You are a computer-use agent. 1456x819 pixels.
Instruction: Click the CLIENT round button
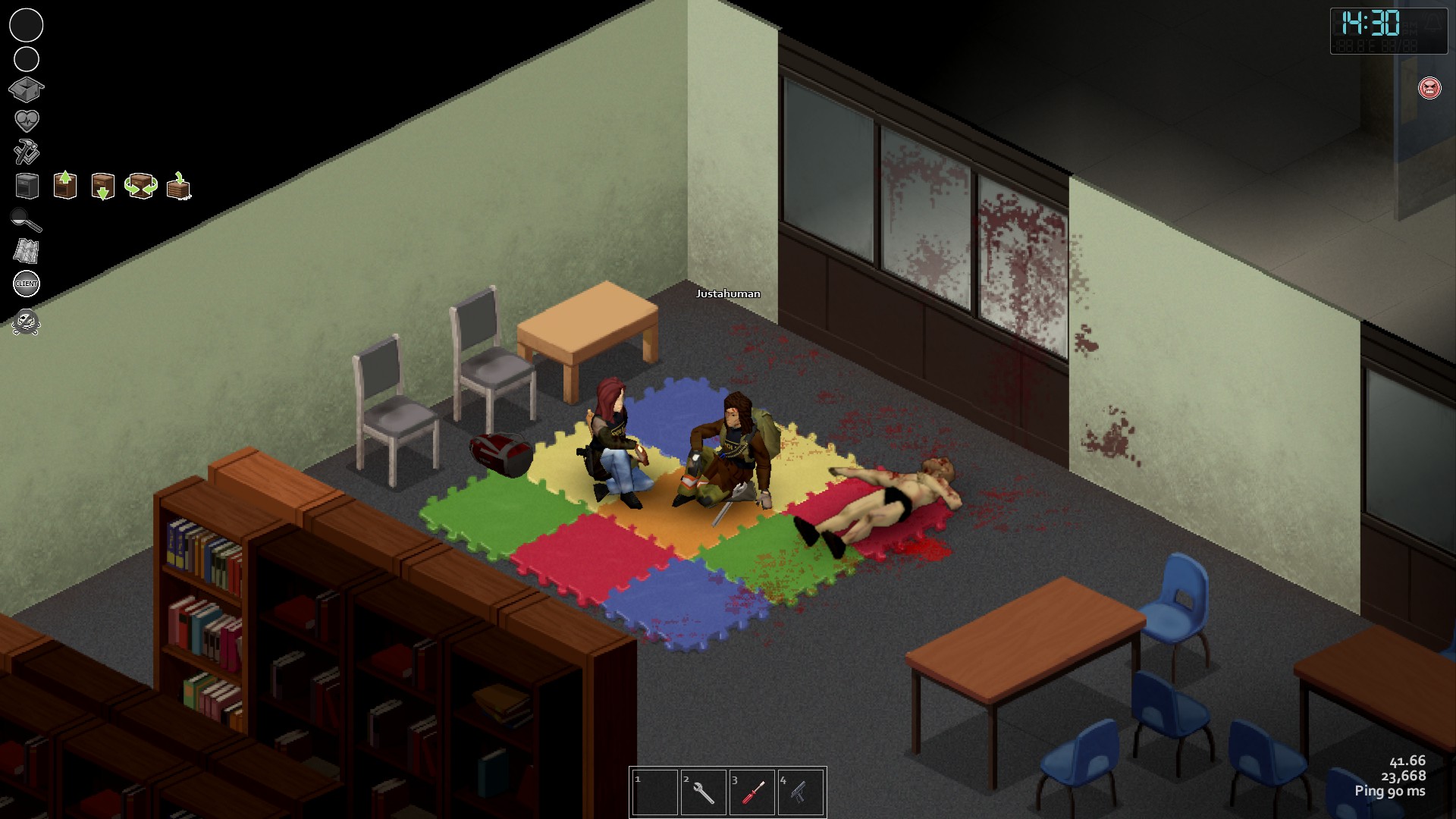coord(27,284)
